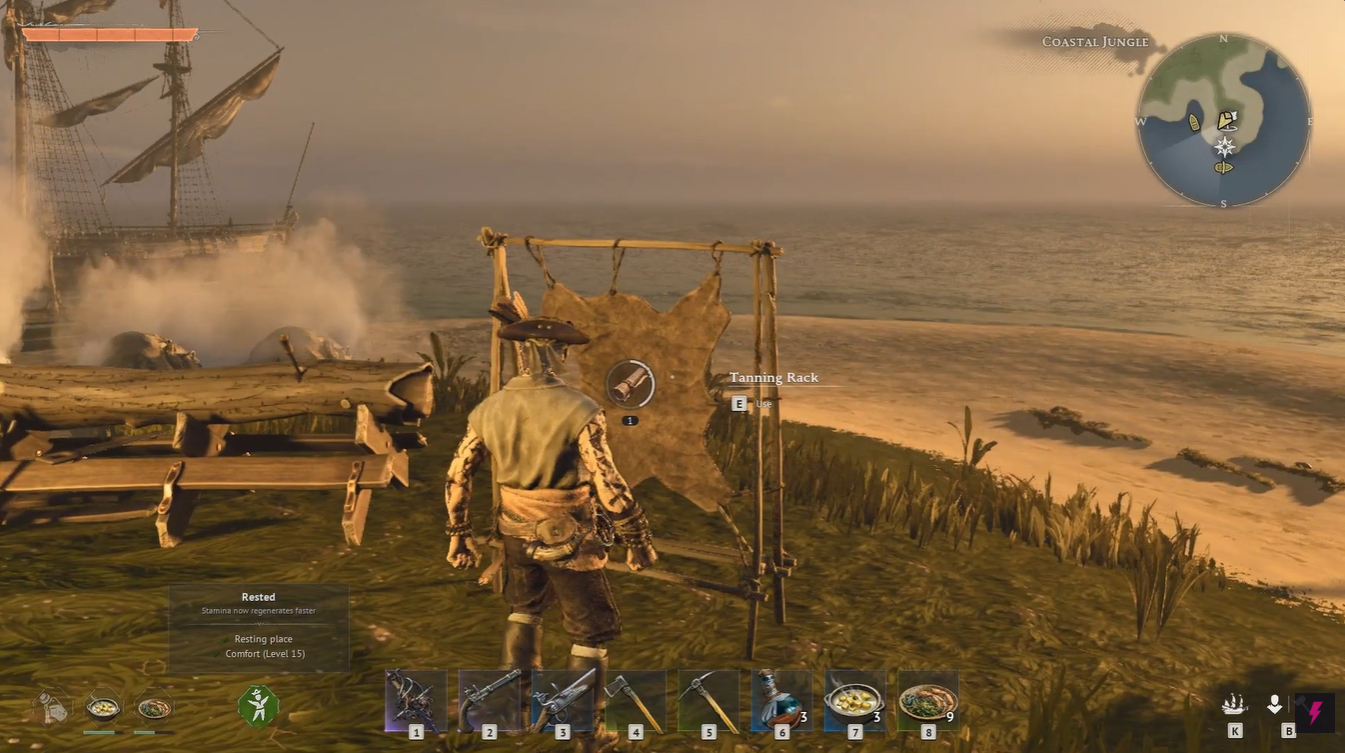Click the orange health bar top left
This screenshot has height=753, width=1345.
(x=110, y=33)
